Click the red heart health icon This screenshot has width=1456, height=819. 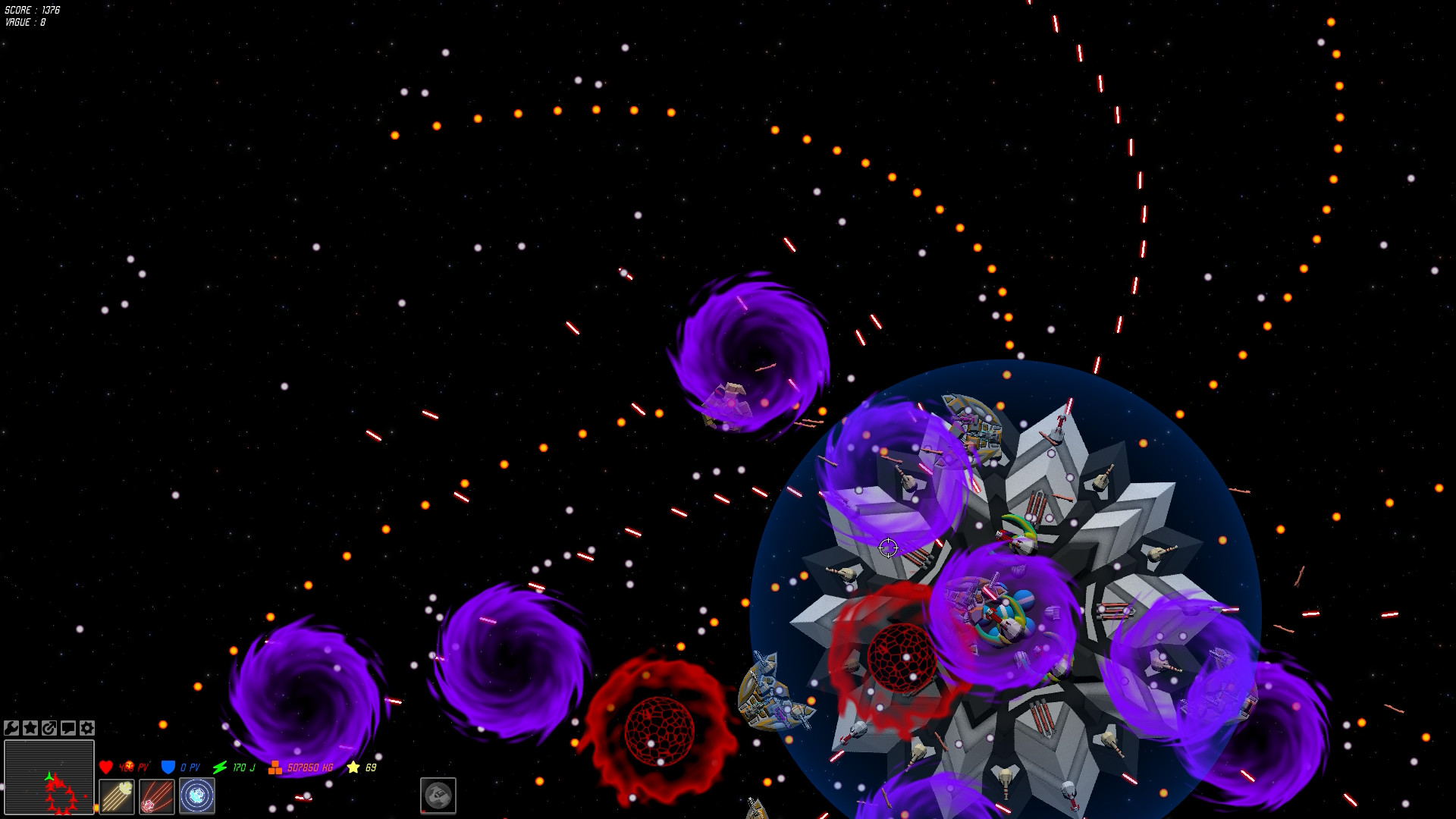coord(105,766)
